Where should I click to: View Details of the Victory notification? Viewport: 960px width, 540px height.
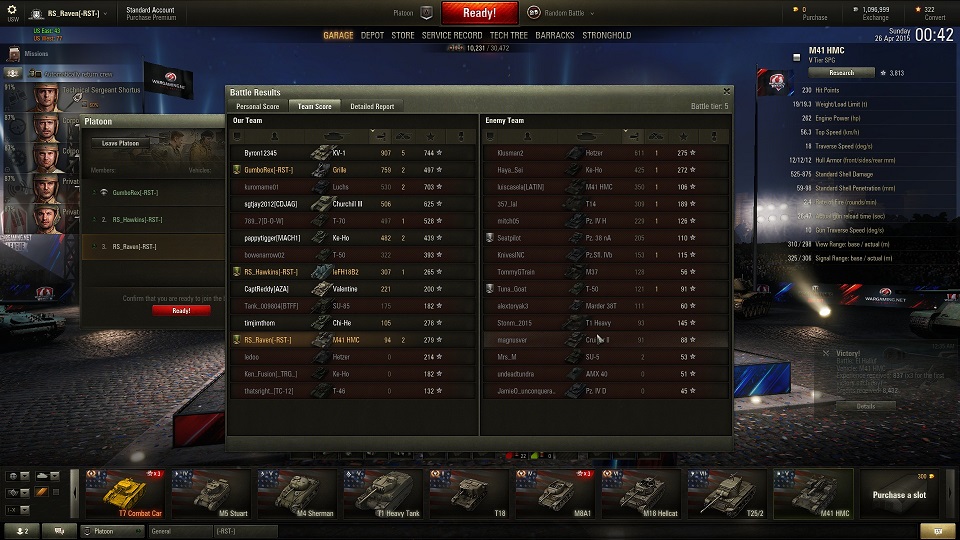point(865,406)
